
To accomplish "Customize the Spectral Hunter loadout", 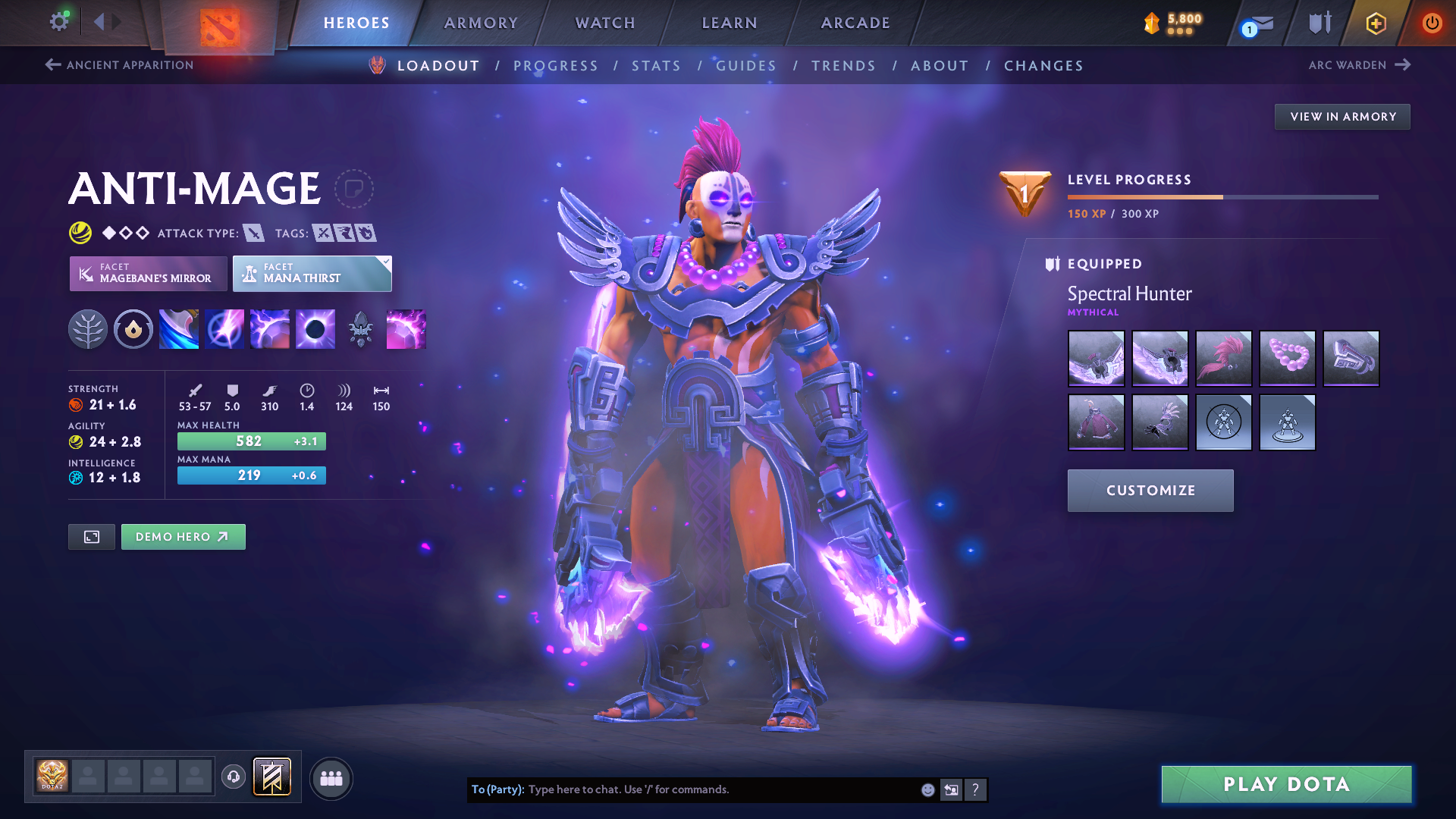I will 1150,491.
